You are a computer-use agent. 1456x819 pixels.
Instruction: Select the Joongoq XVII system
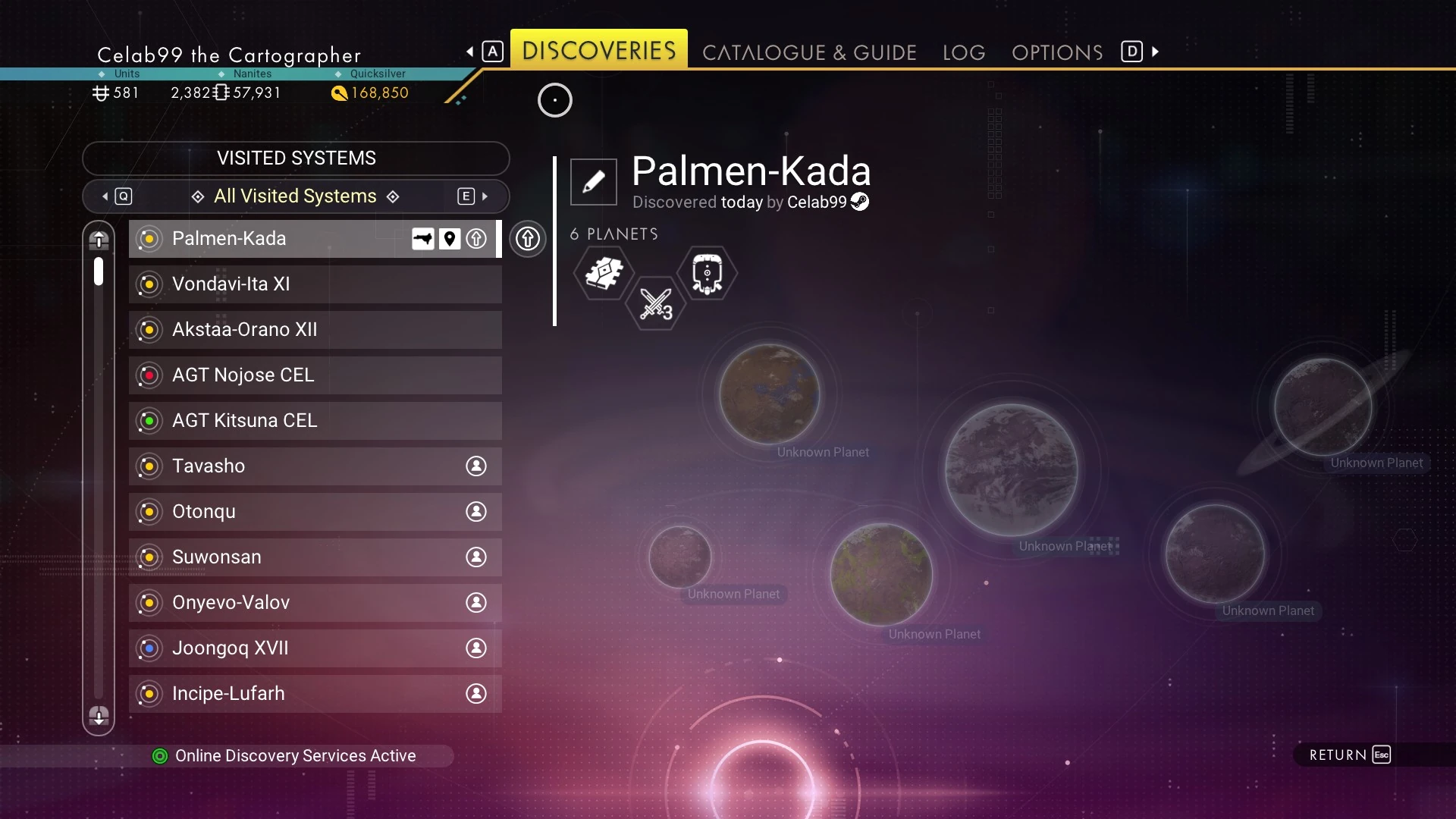pos(315,648)
